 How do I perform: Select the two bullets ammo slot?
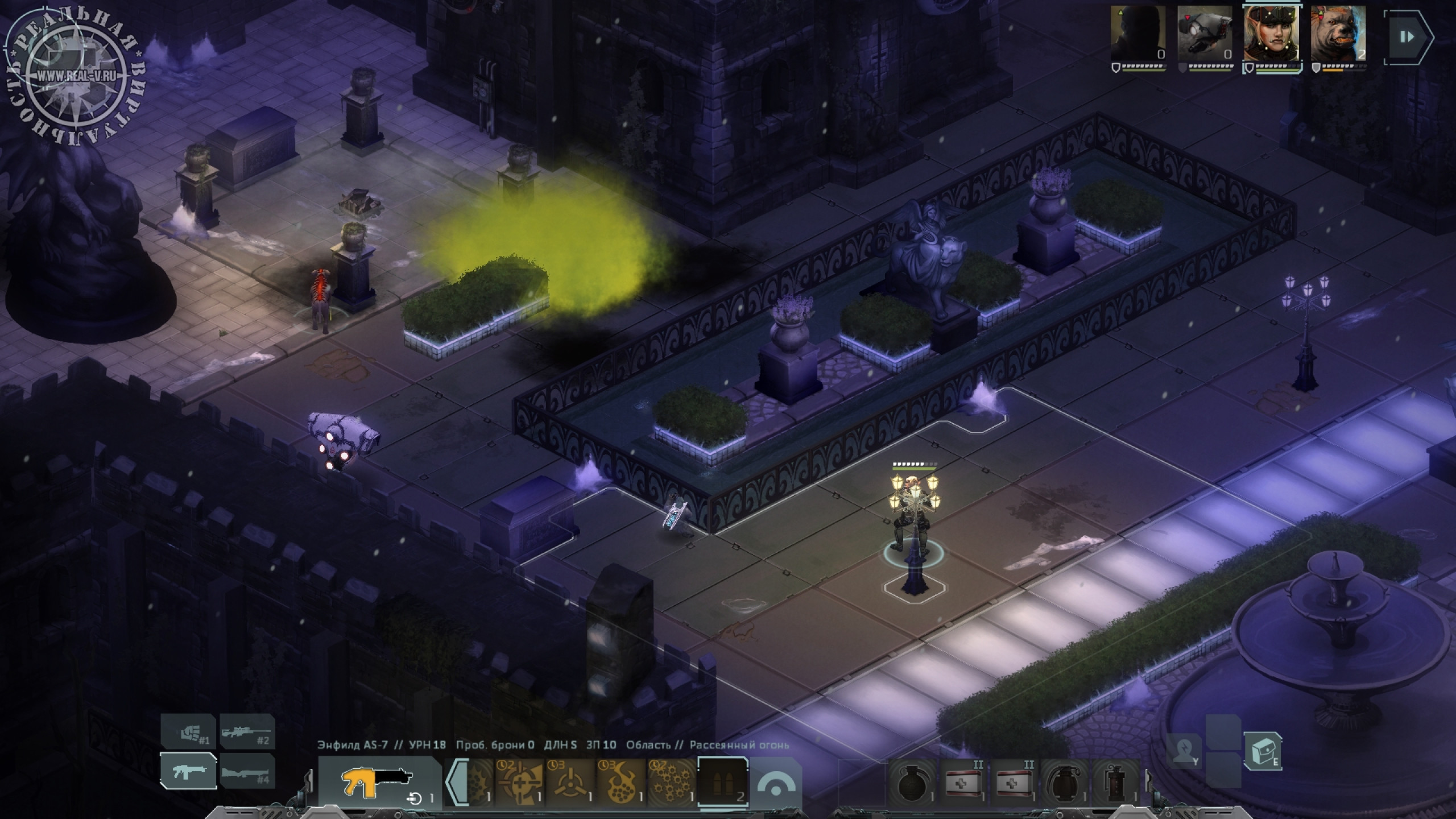[x=722, y=782]
